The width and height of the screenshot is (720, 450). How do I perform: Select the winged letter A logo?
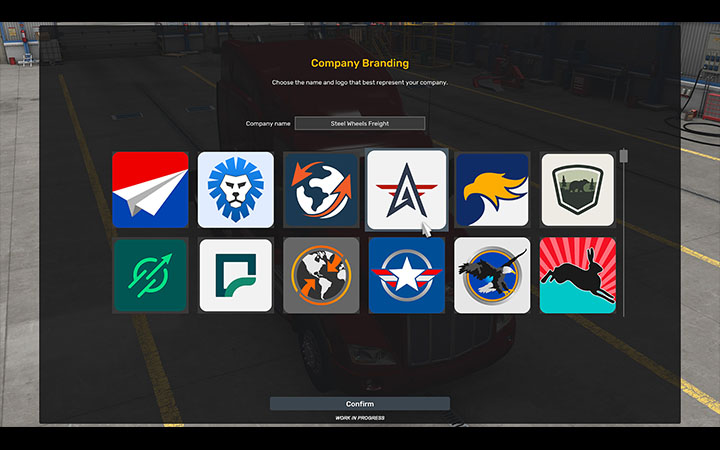(x=406, y=190)
